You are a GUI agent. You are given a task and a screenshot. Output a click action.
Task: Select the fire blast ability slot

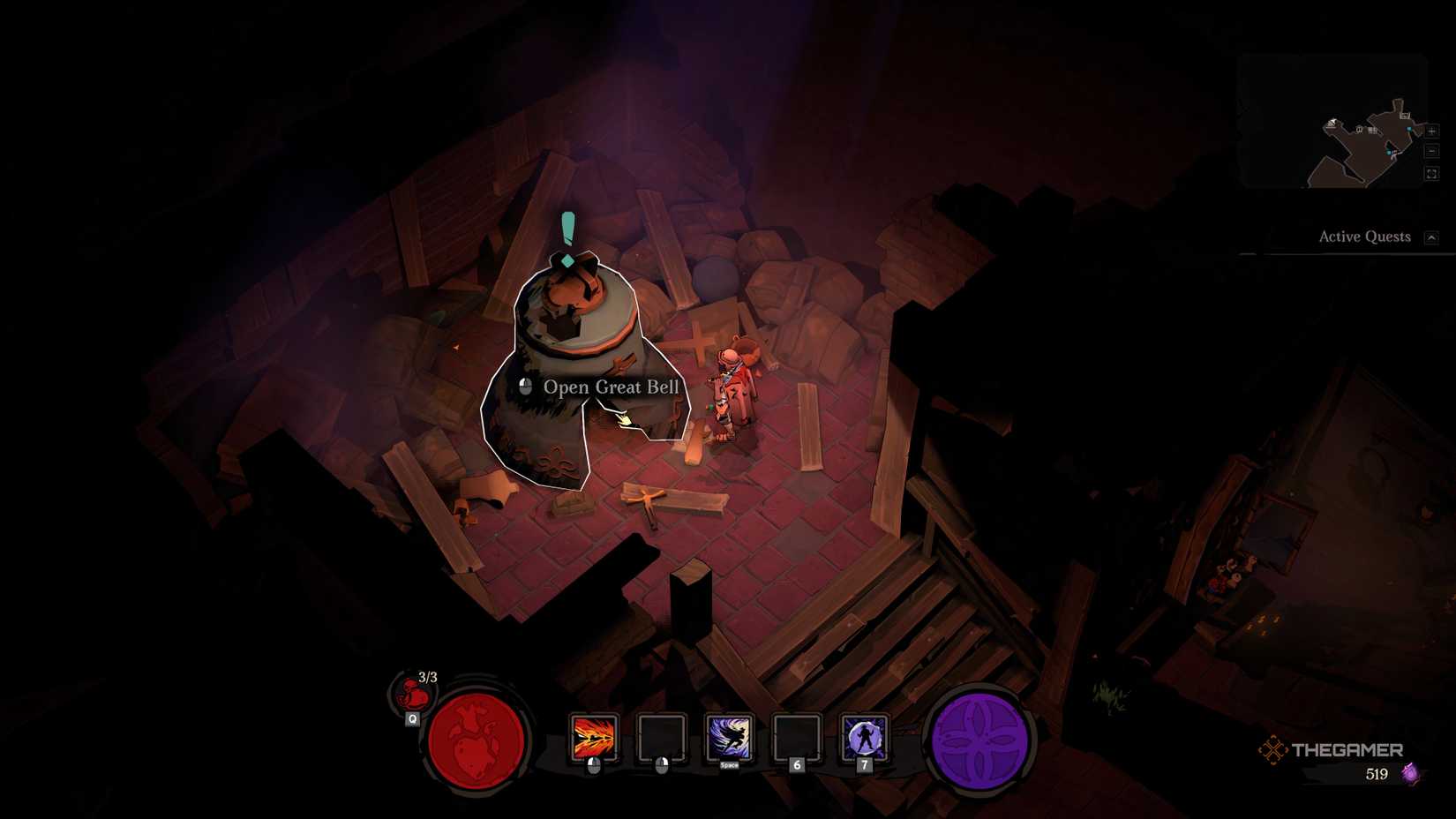pyautogui.click(x=594, y=738)
